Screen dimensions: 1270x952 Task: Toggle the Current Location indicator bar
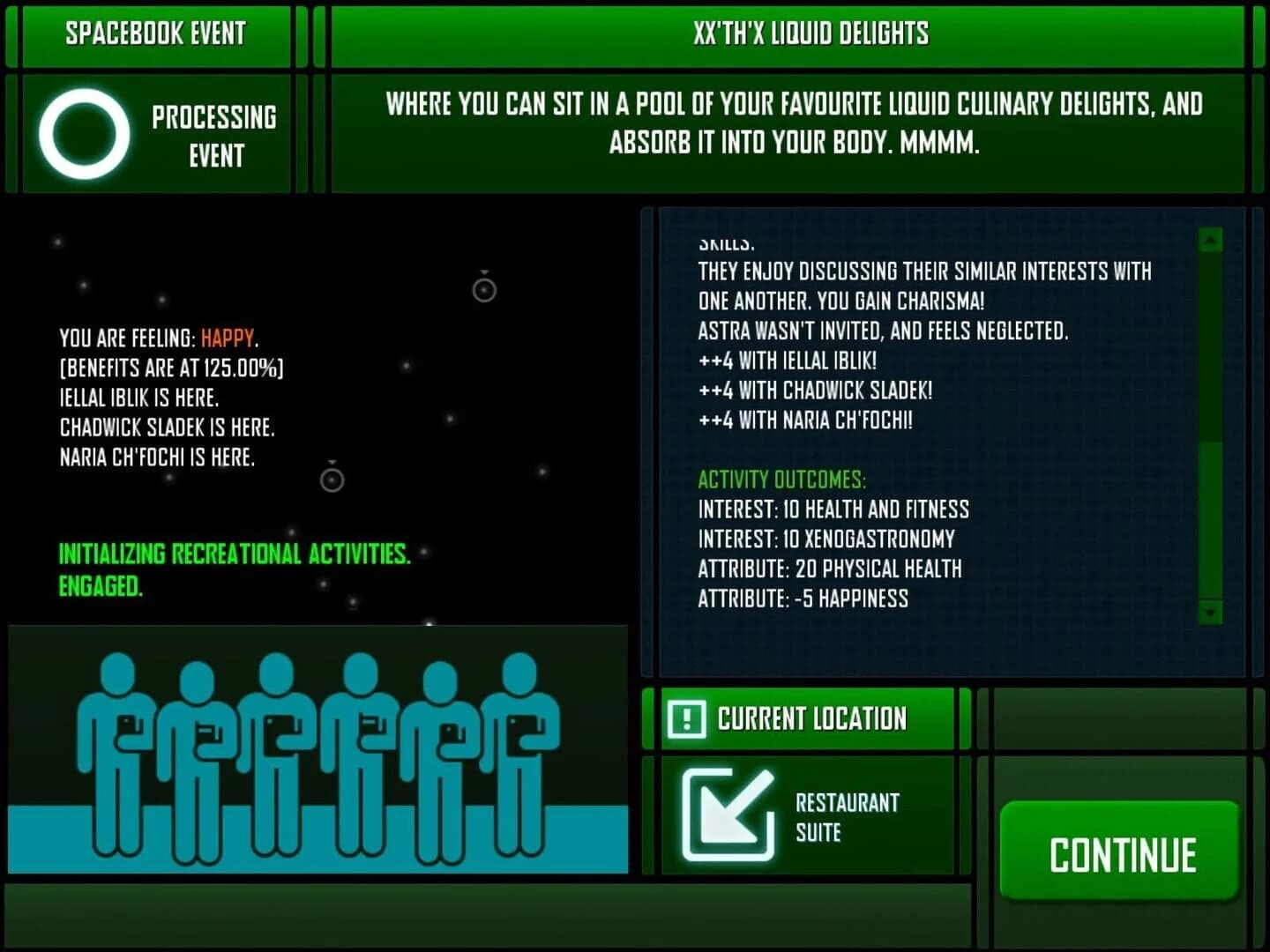click(809, 718)
